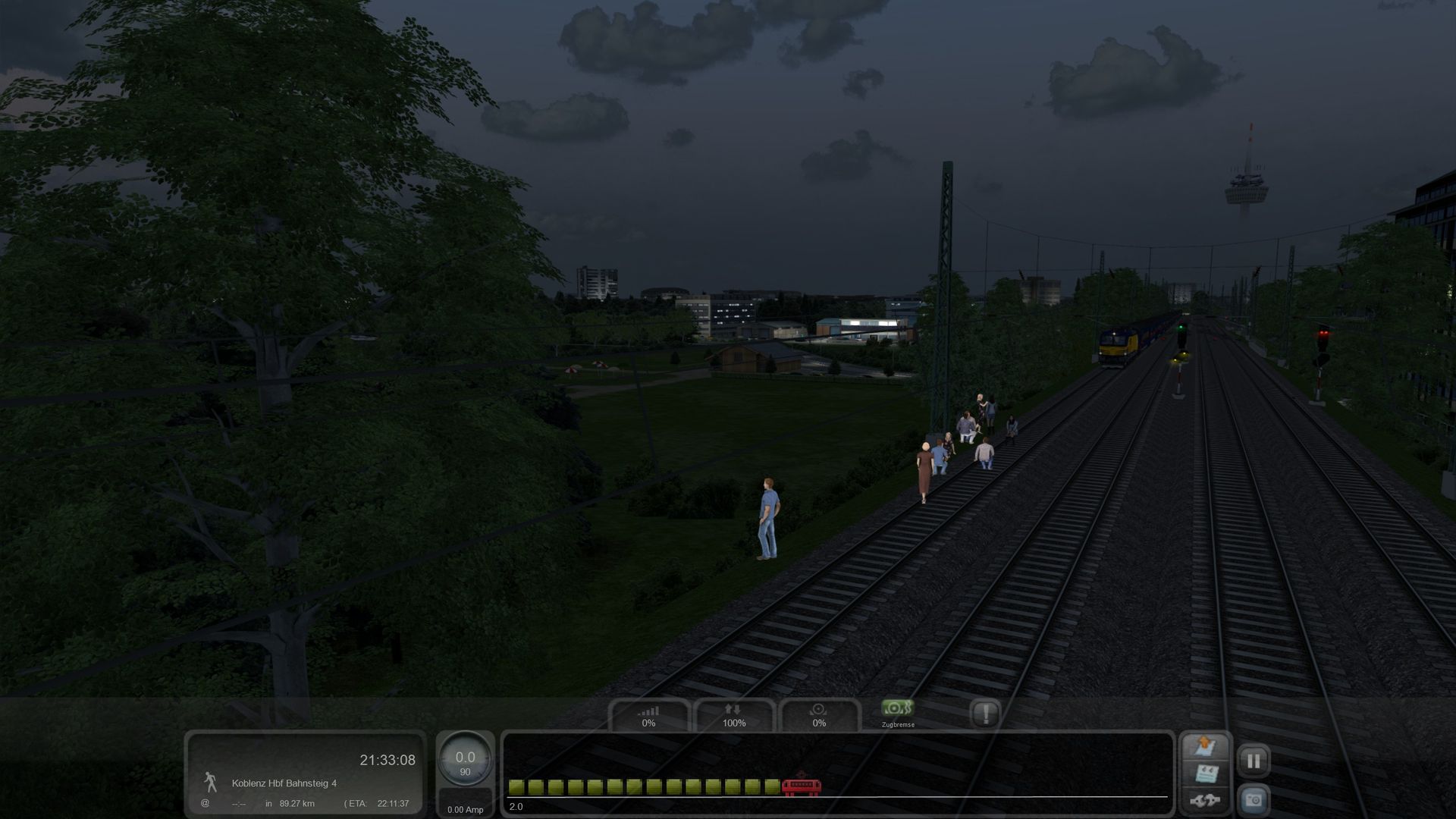
Task: Select the reverser direction control
Action: click(x=733, y=715)
